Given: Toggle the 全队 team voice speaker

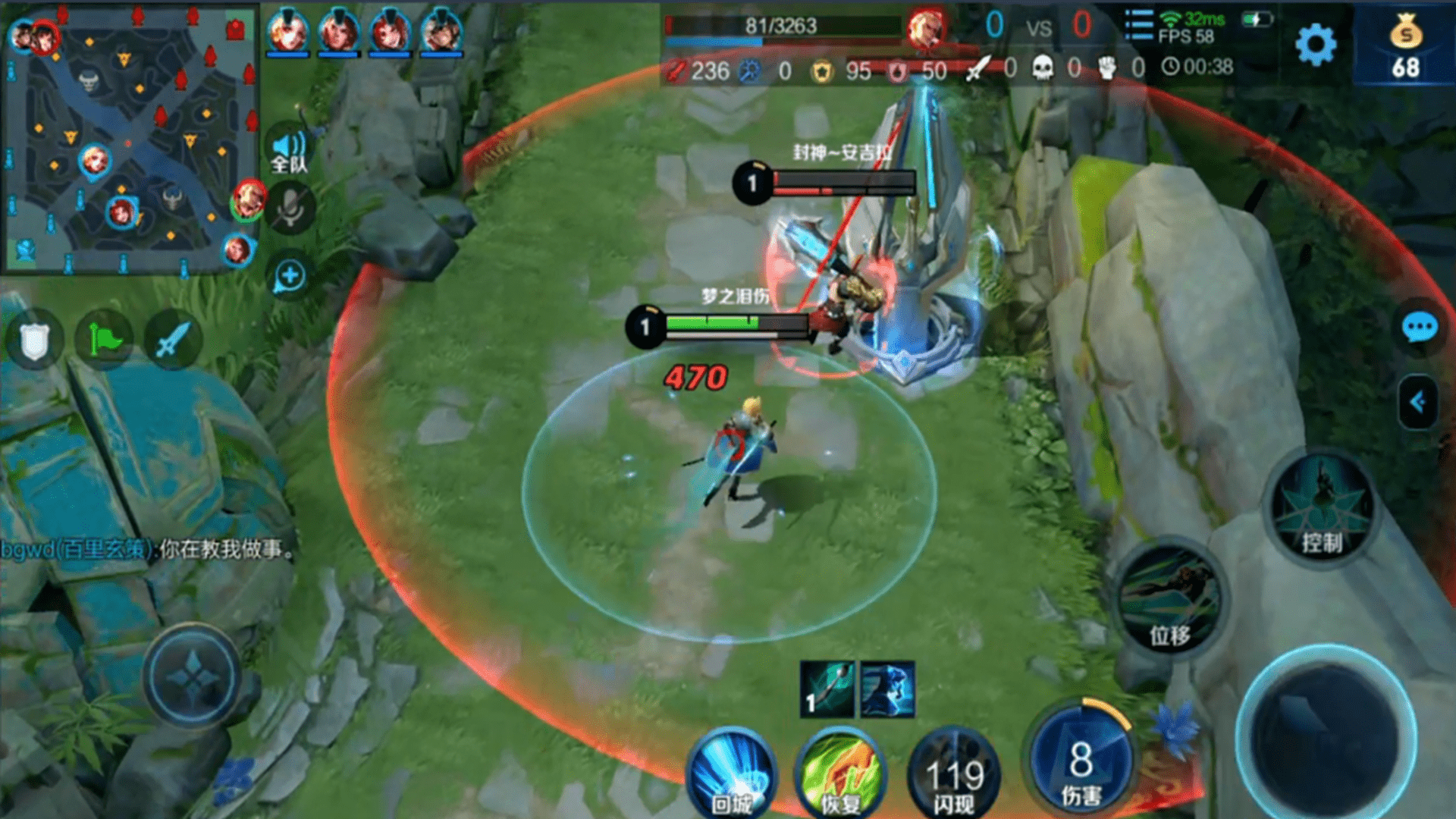Looking at the screenshot, I should [289, 152].
